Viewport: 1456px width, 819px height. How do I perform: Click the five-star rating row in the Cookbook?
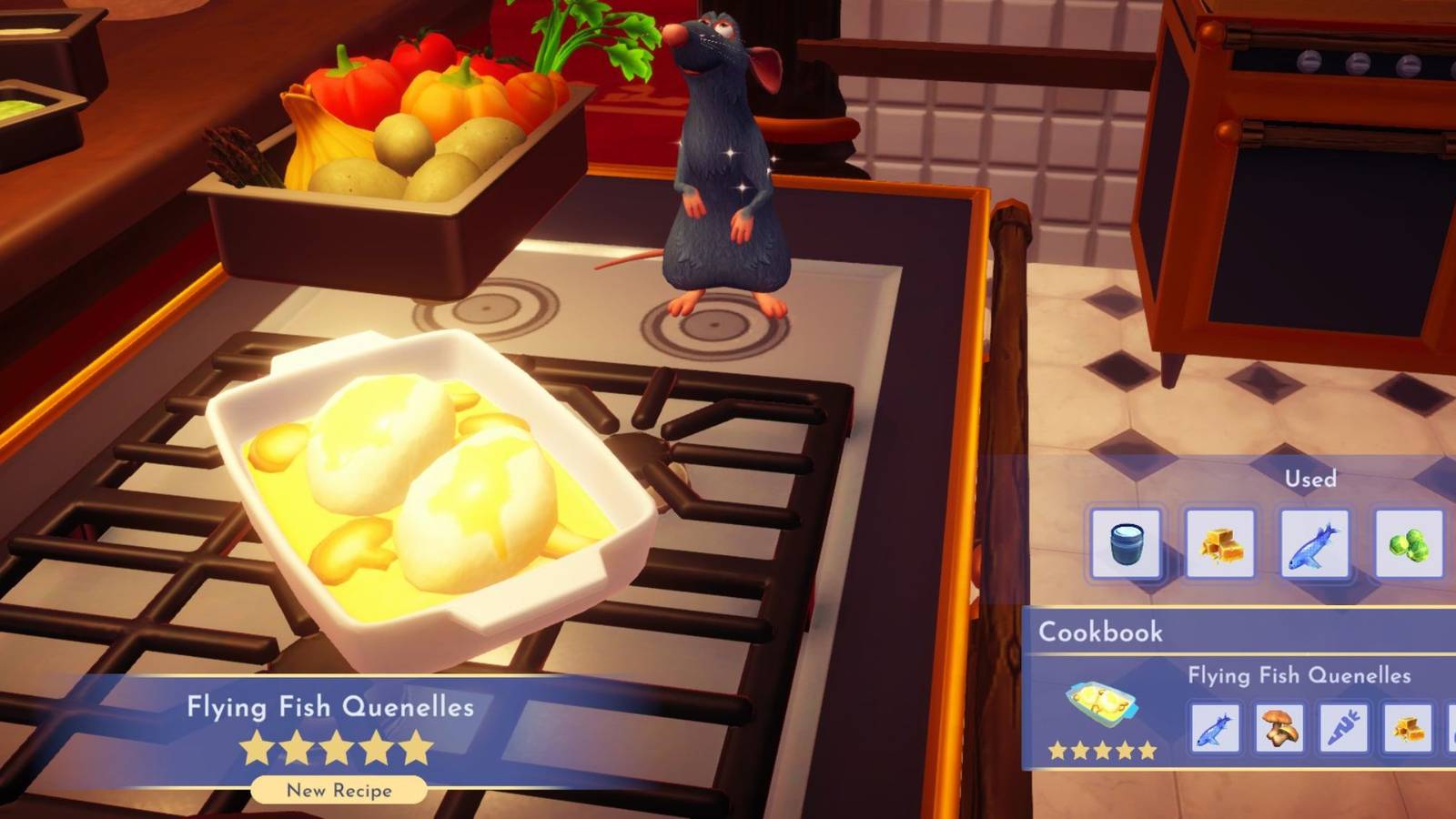1102,751
